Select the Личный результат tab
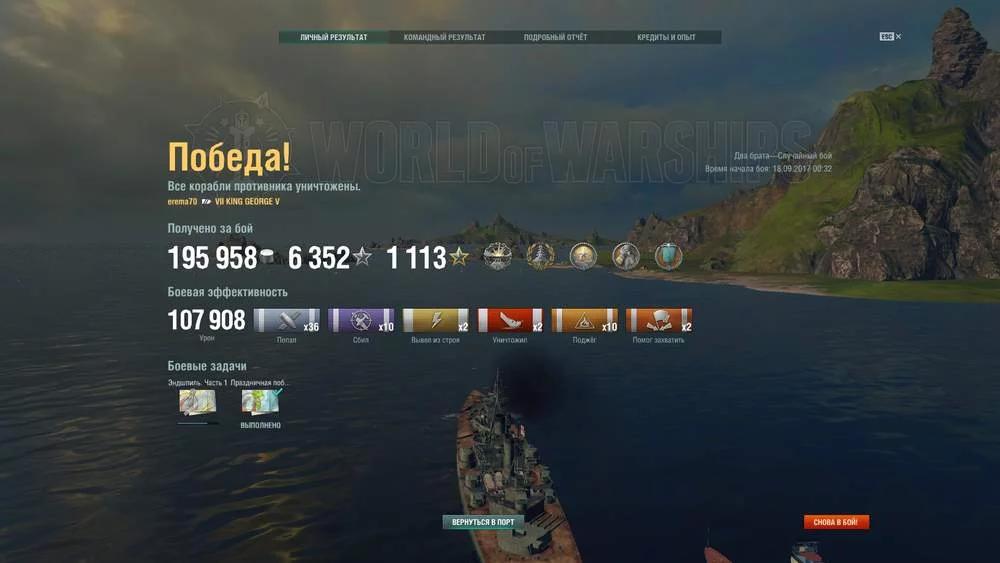The image size is (1000, 563). click(334, 38)
